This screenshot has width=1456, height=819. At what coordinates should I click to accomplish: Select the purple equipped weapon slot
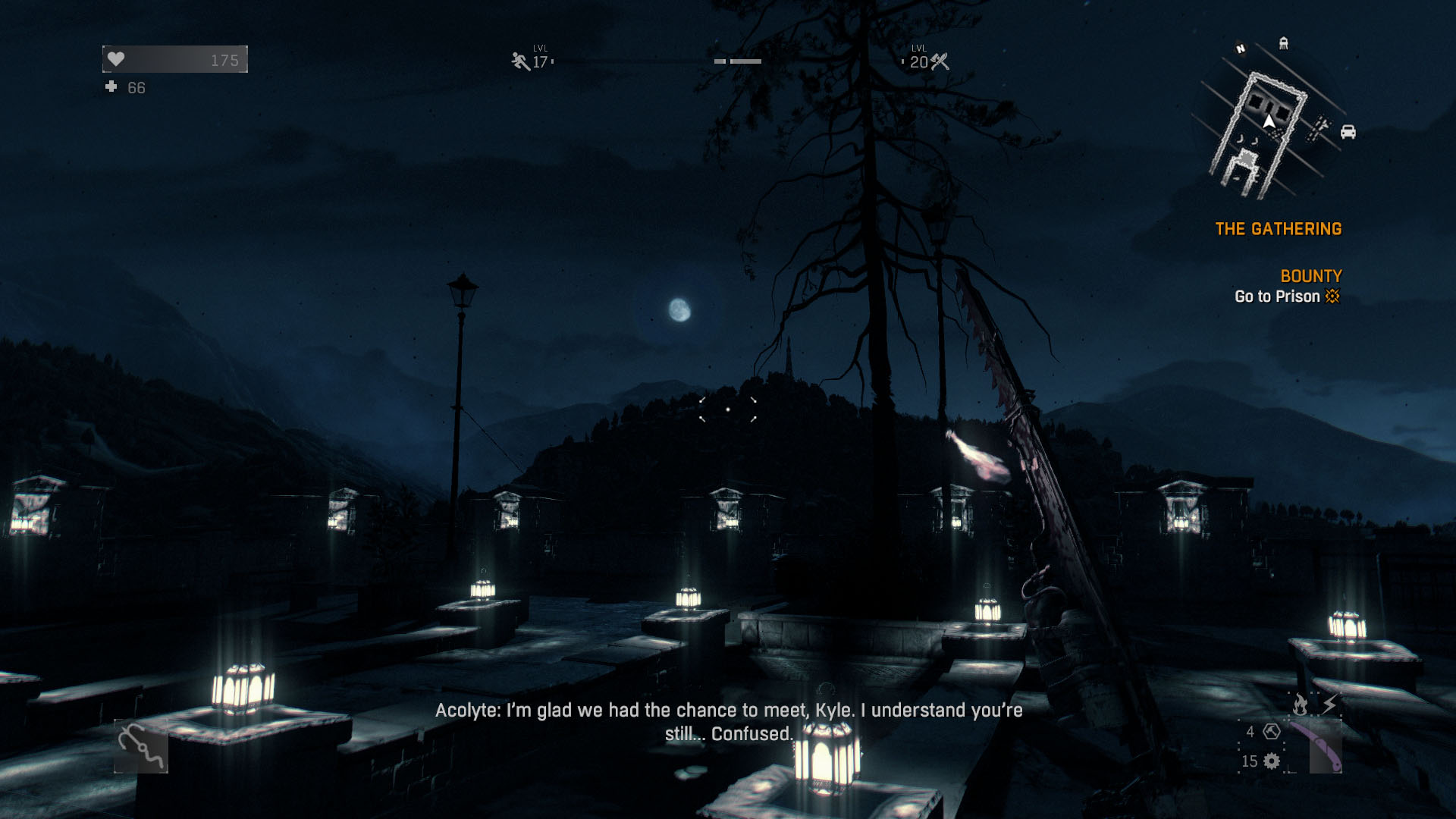click(1316, 746)
